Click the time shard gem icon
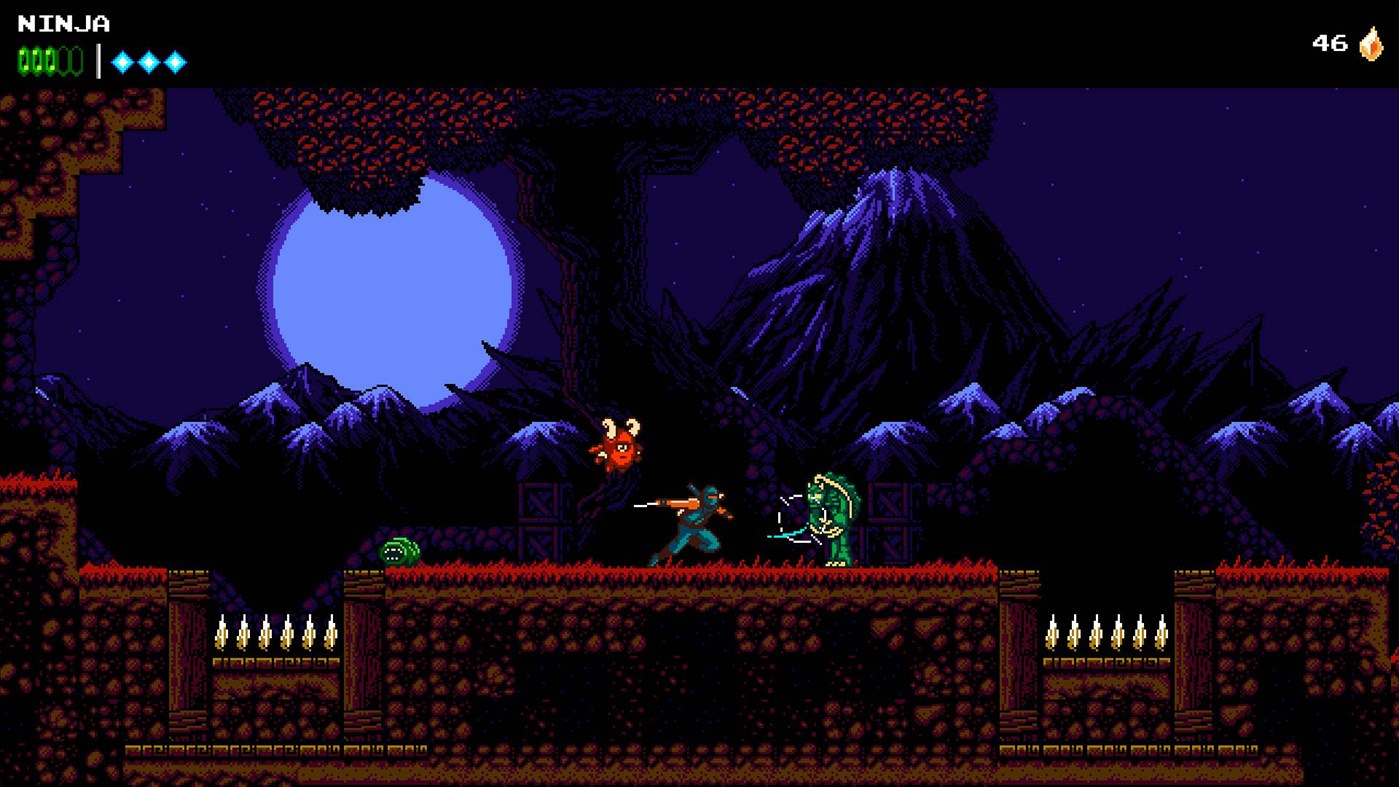The width and height of the screenshot is (1399, 787). 1373,43
